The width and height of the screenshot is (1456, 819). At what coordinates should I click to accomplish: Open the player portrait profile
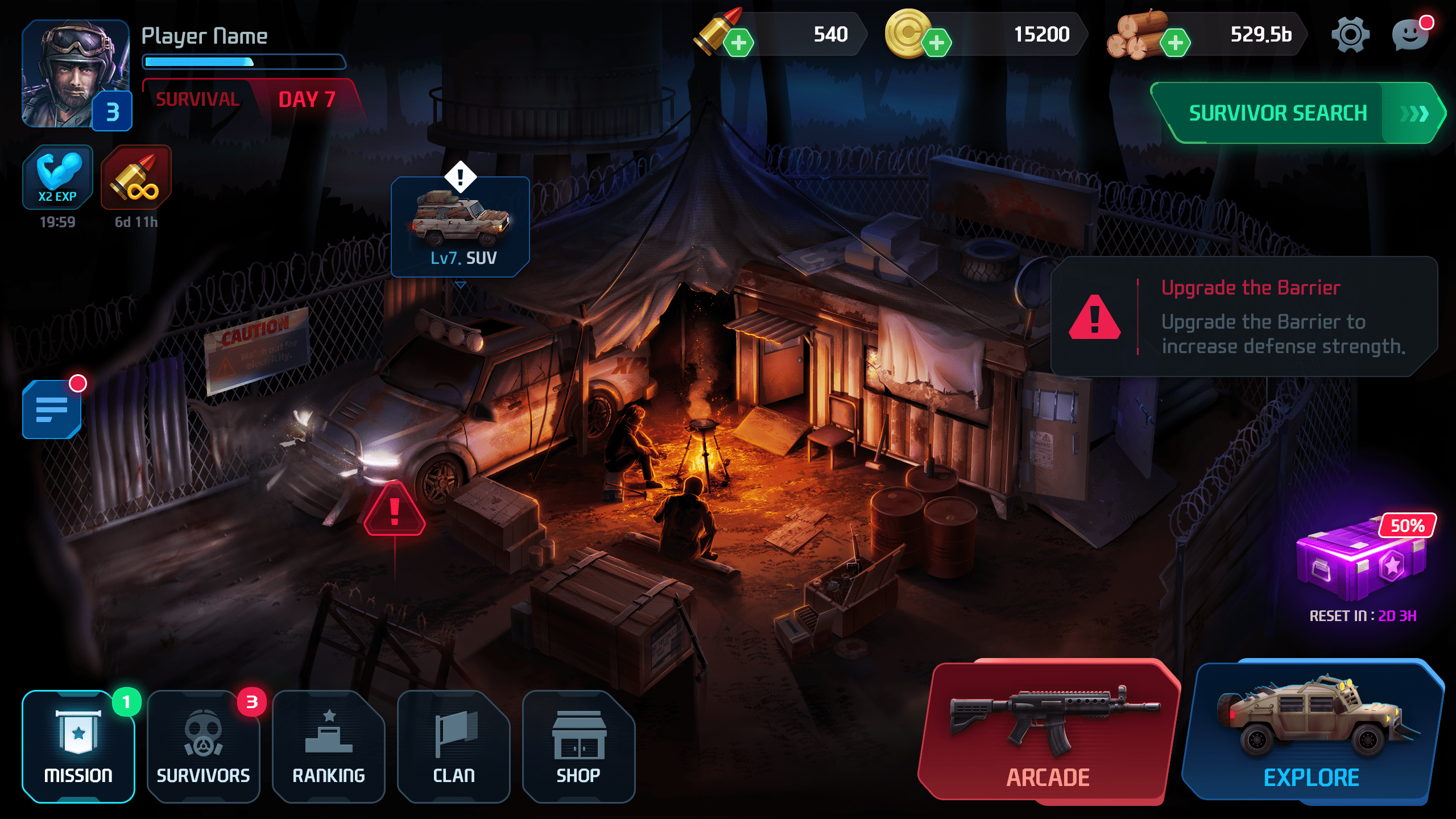(76, 74)
